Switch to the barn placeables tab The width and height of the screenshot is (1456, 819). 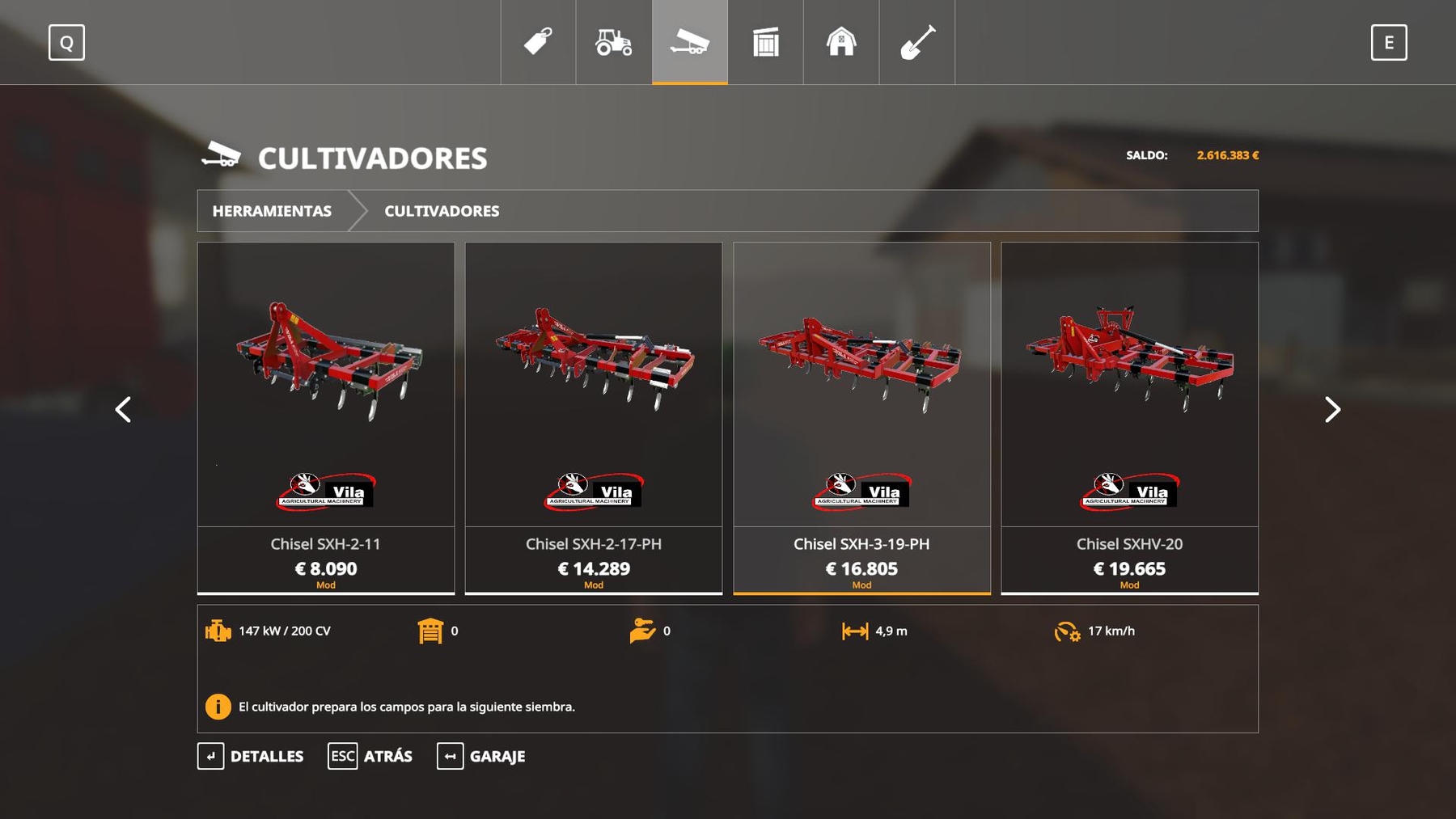click(x=841, y=41)
